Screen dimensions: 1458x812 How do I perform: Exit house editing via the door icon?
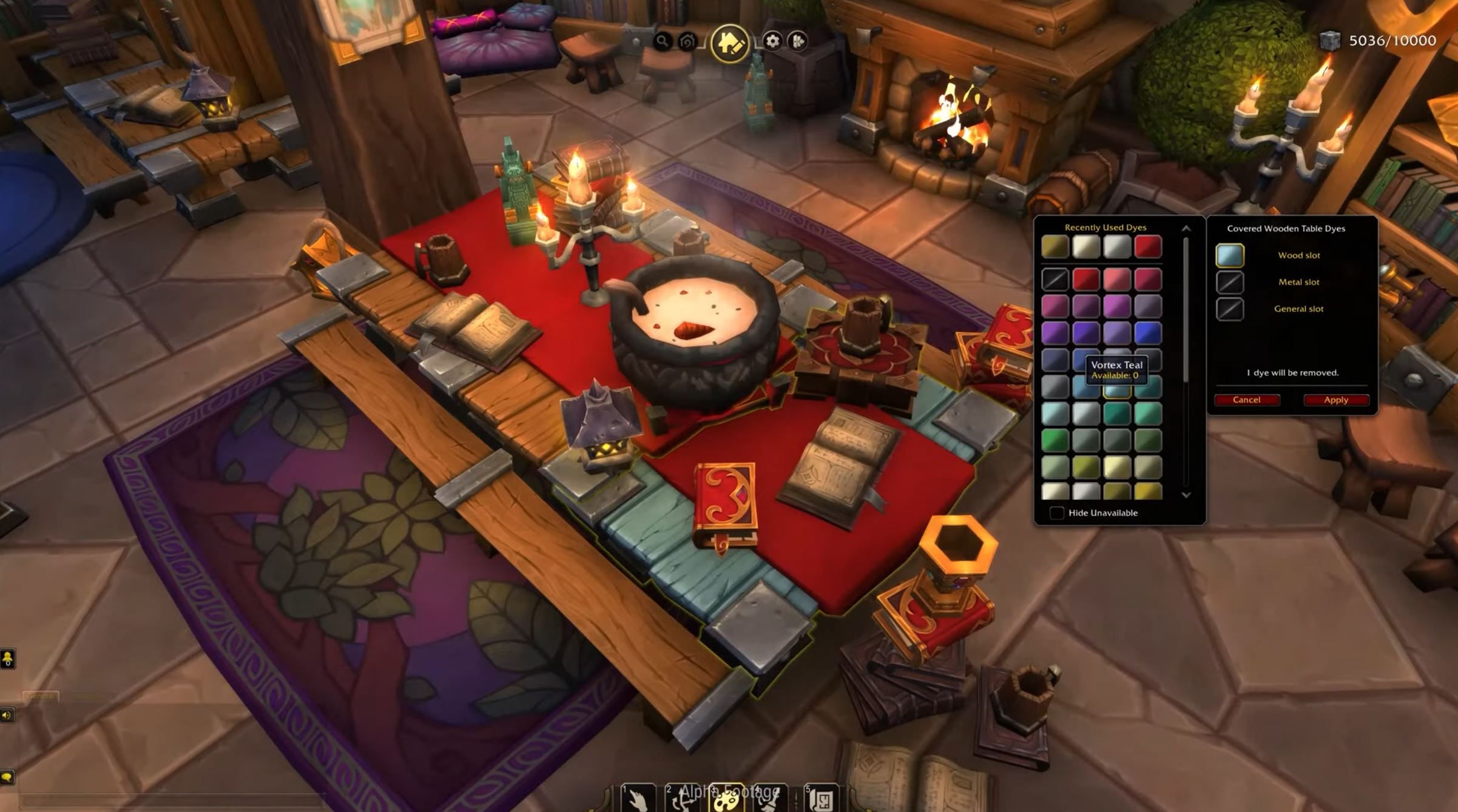pyautogui.click(x=798, y=41)
